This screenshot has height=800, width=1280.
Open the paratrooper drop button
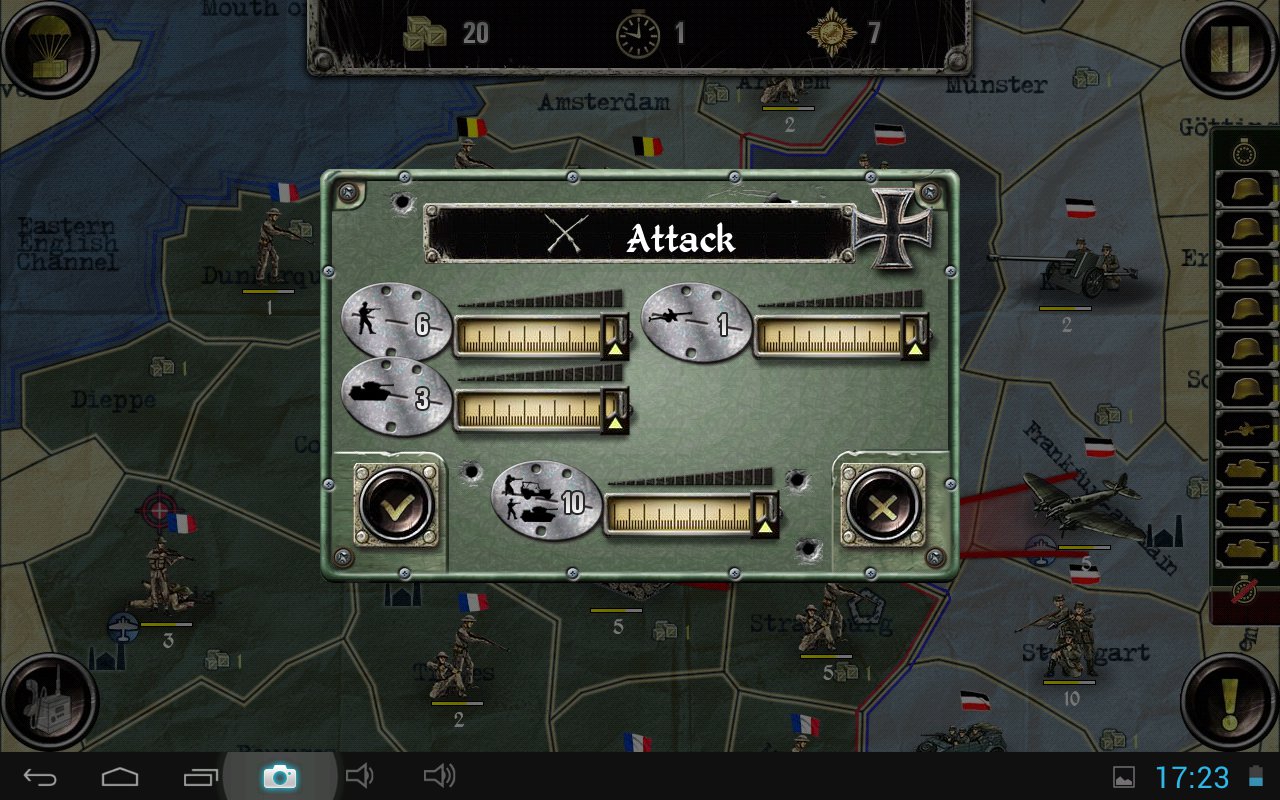click(48, 48)
